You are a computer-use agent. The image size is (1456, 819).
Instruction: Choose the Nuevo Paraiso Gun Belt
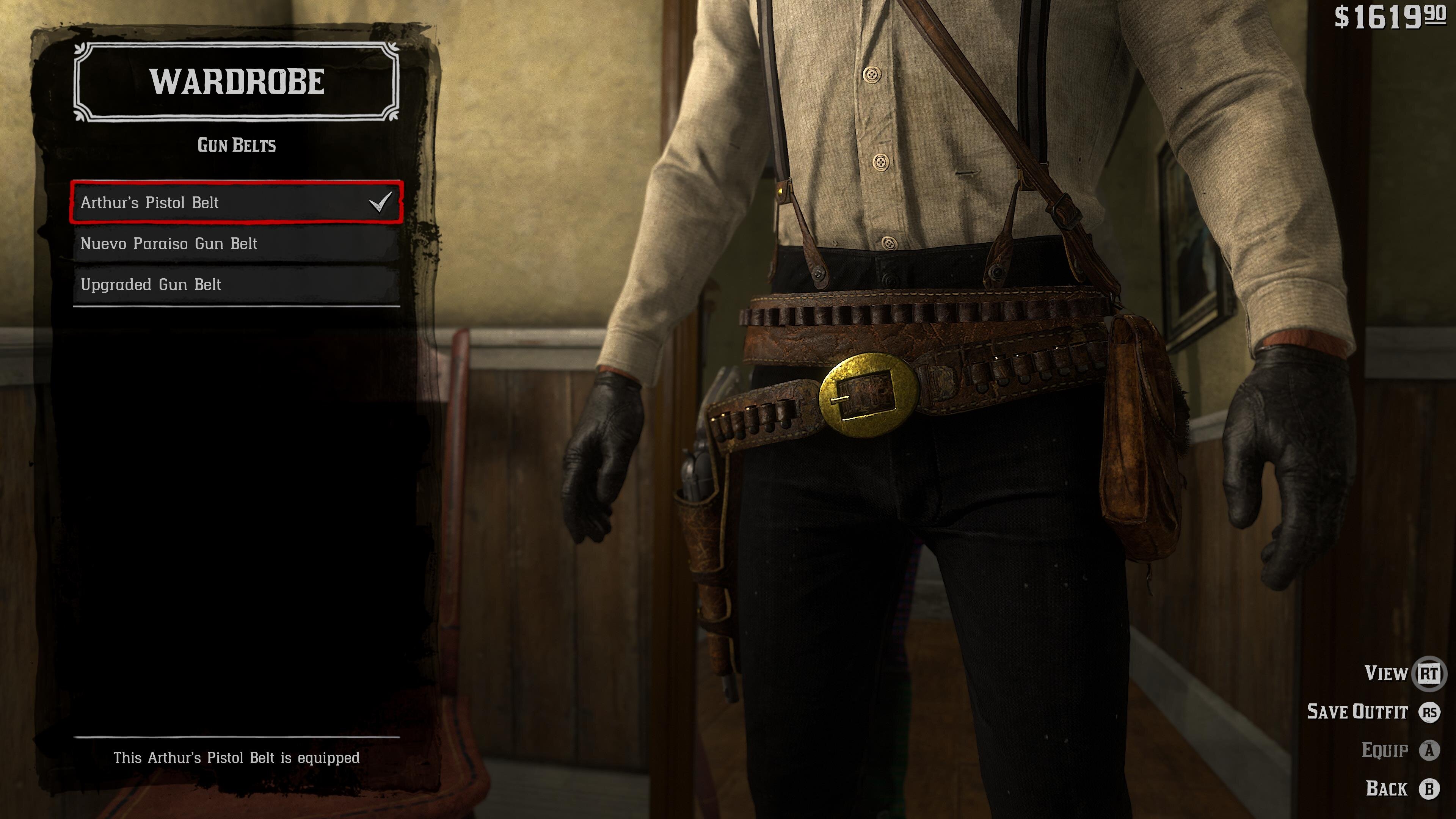pyautogui.click(x=236, y=243)
